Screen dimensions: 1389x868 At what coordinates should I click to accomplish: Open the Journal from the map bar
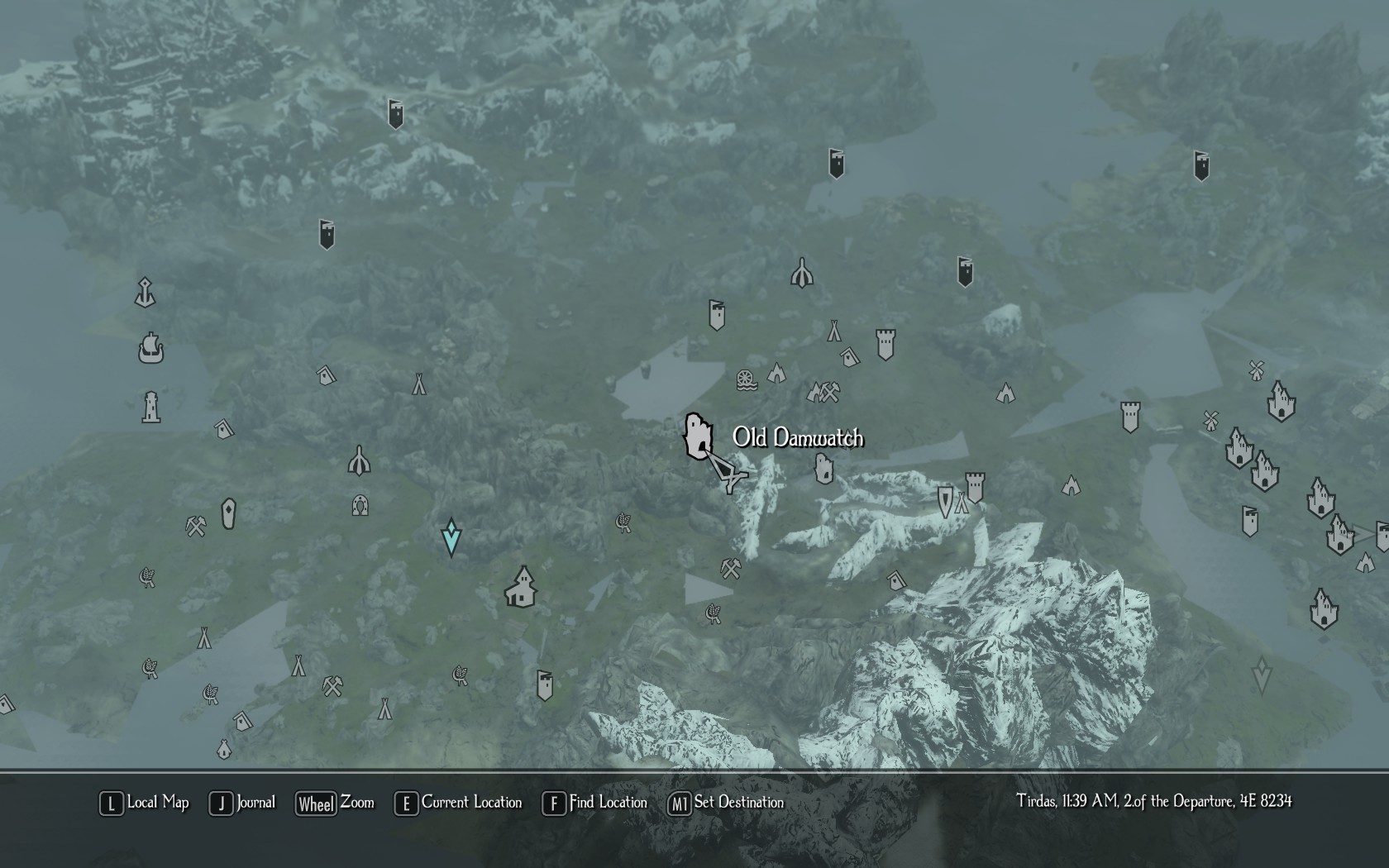(244, 803)
